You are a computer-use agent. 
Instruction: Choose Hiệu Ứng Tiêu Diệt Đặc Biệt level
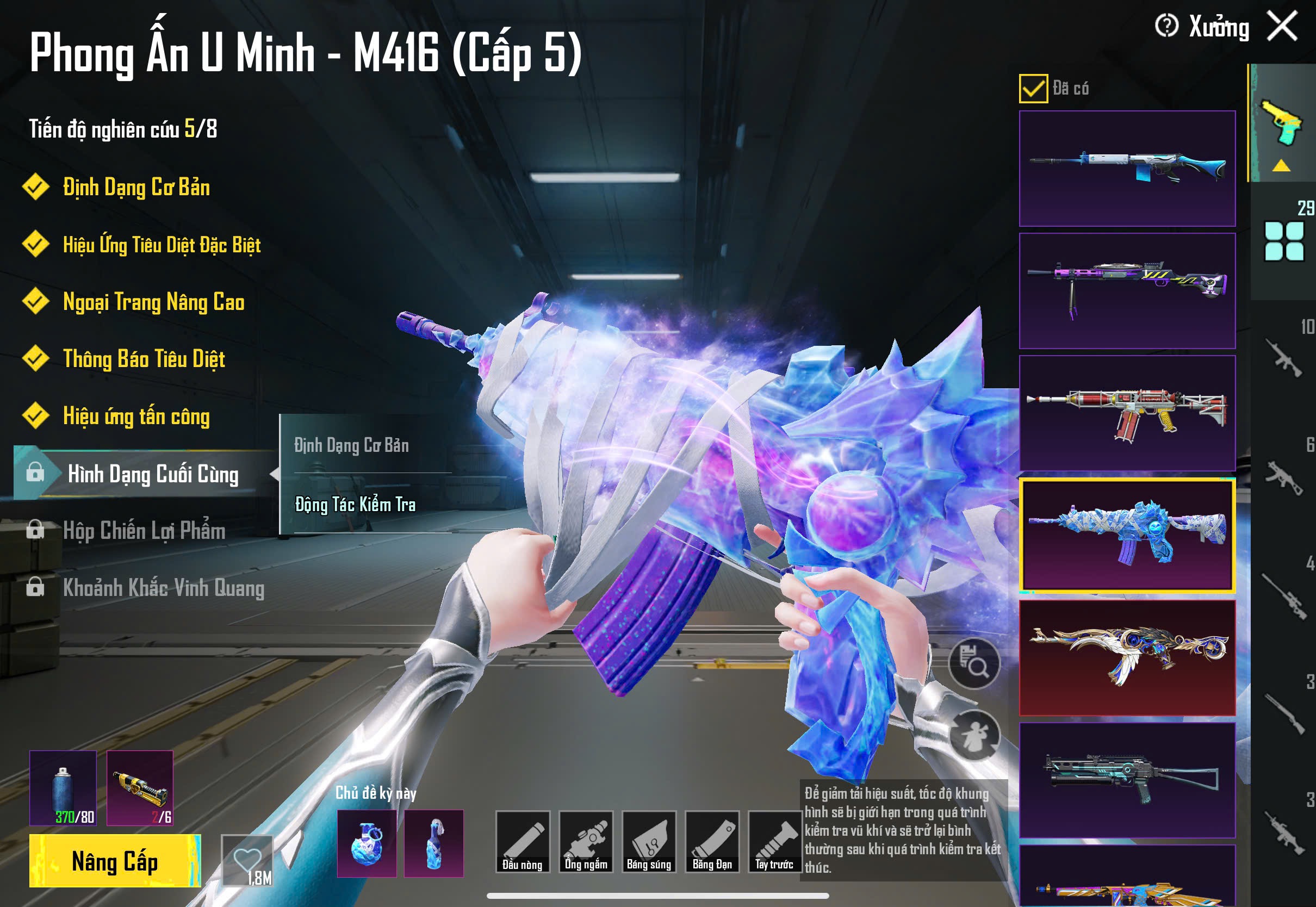162,245
